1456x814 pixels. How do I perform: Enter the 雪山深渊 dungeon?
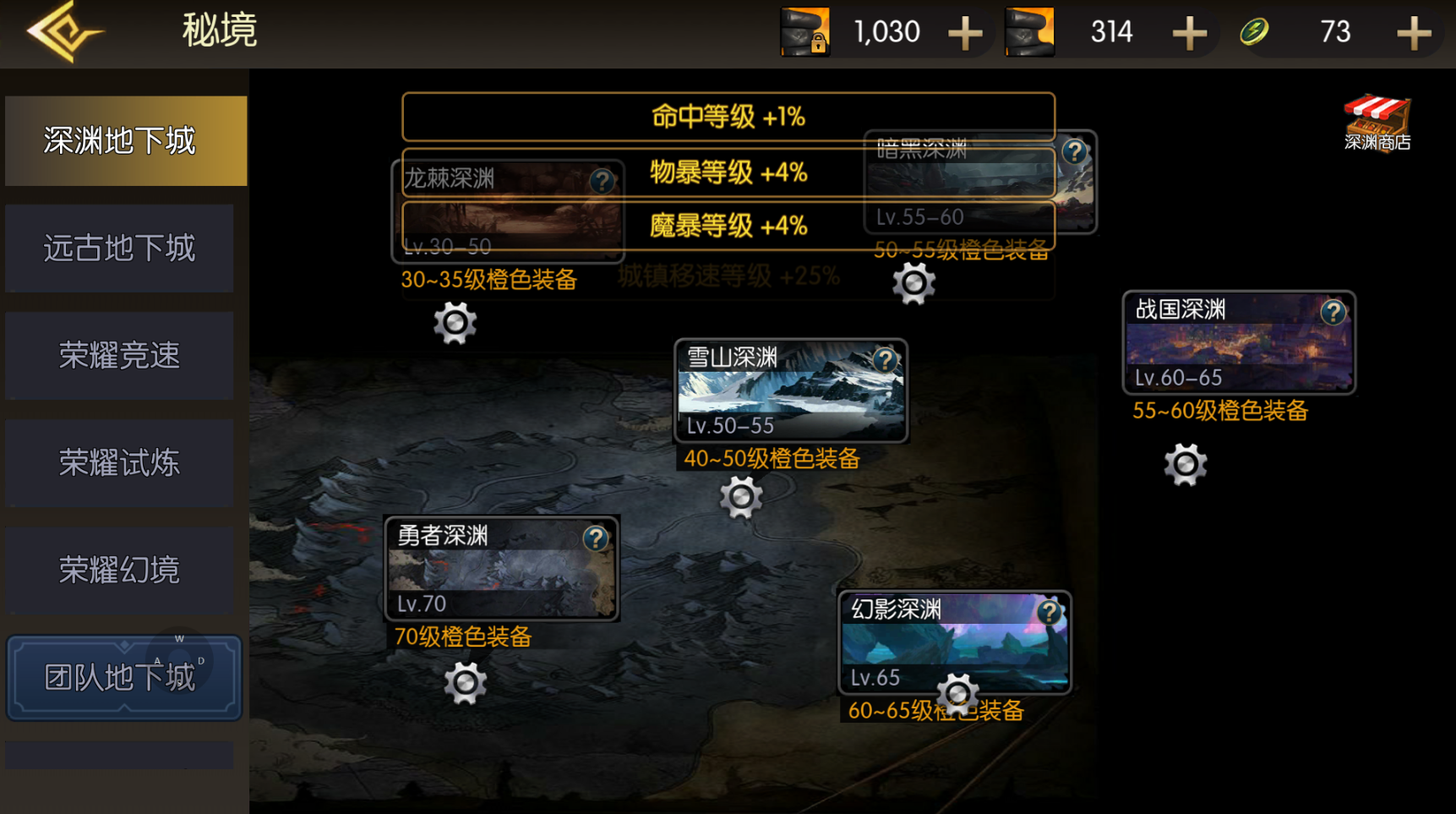790,392
